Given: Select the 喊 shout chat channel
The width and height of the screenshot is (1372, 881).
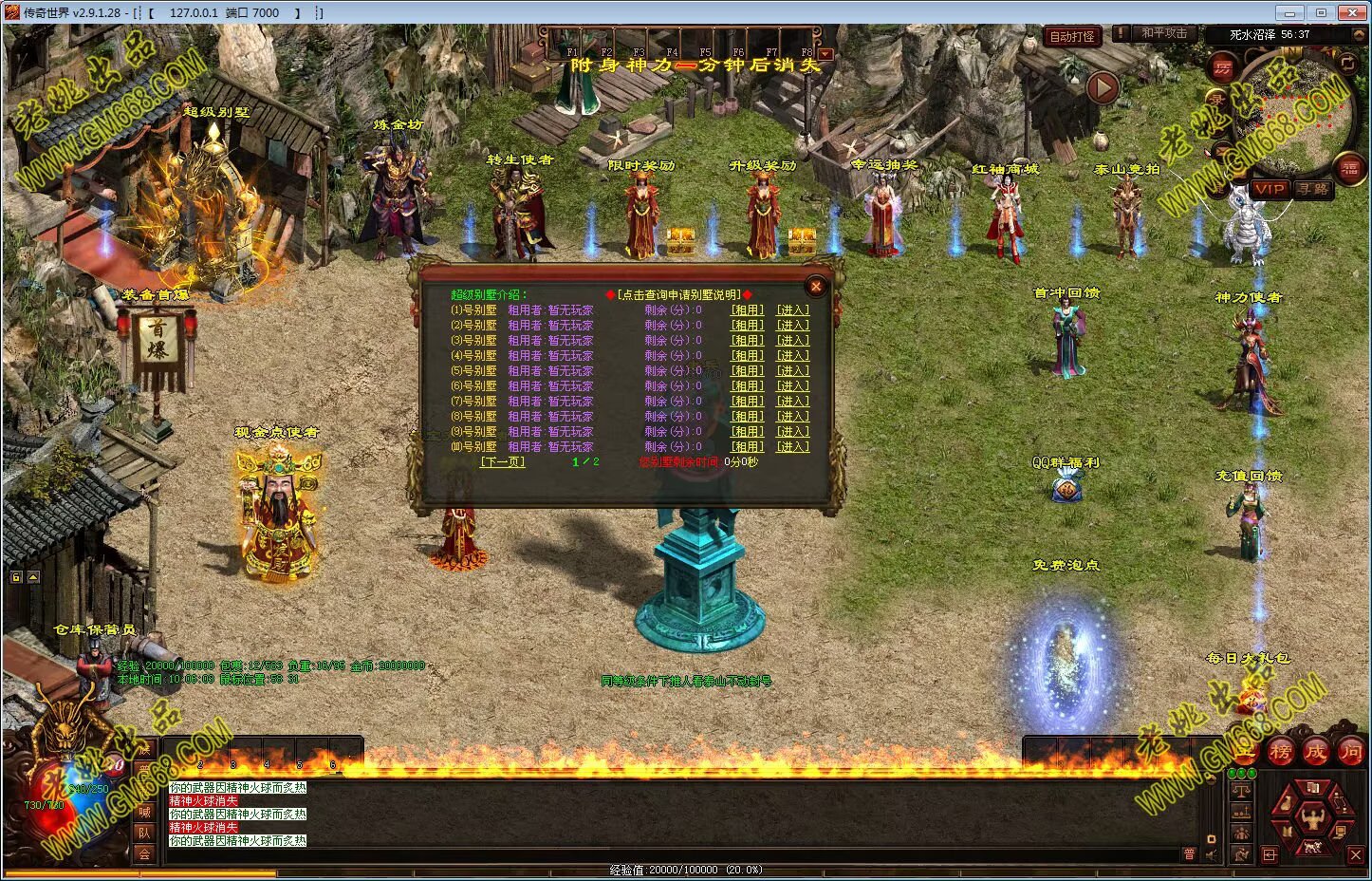Looking at the screenshot, I should pos(144,812).
